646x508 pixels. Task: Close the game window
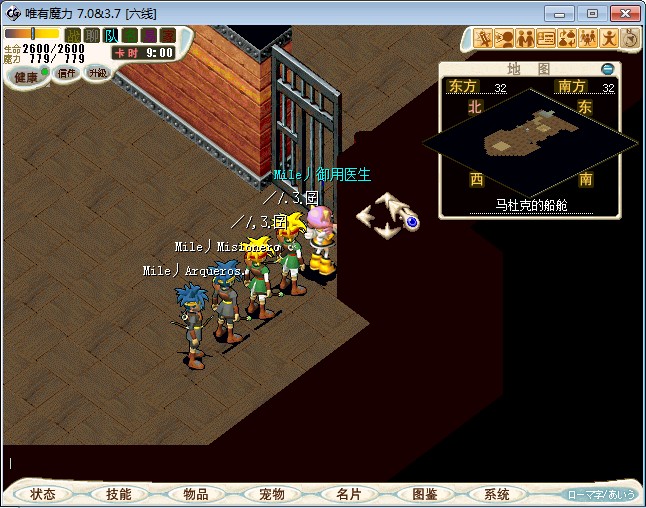[x=624, y=13]
